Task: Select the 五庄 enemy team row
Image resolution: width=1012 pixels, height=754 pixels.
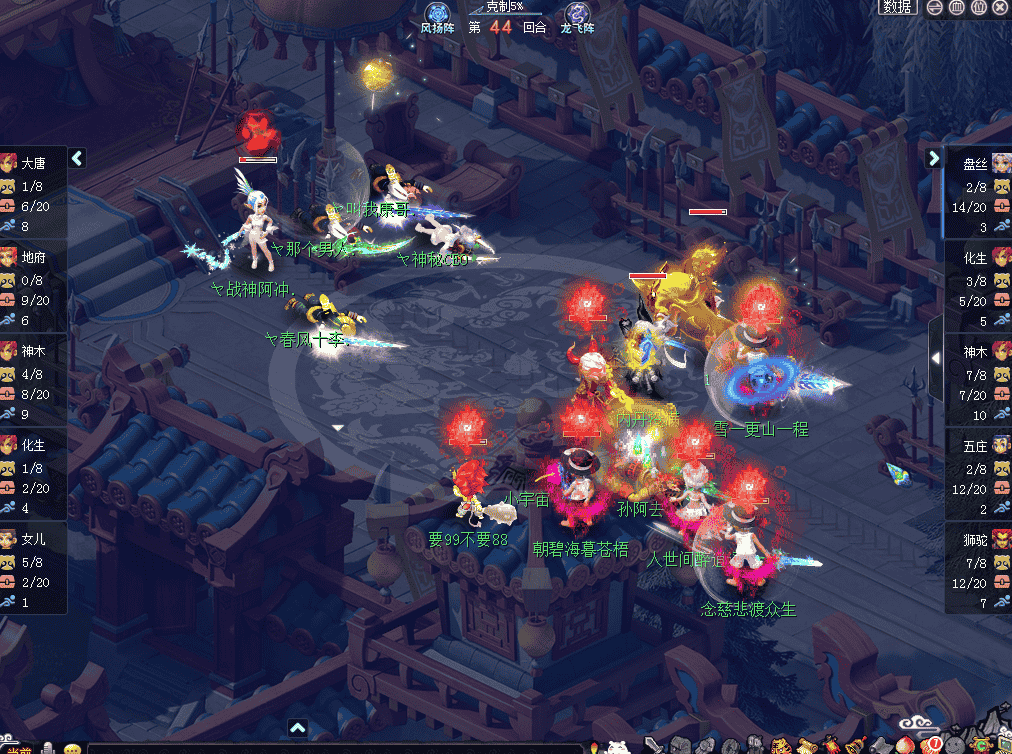Action: pos(978,473)
